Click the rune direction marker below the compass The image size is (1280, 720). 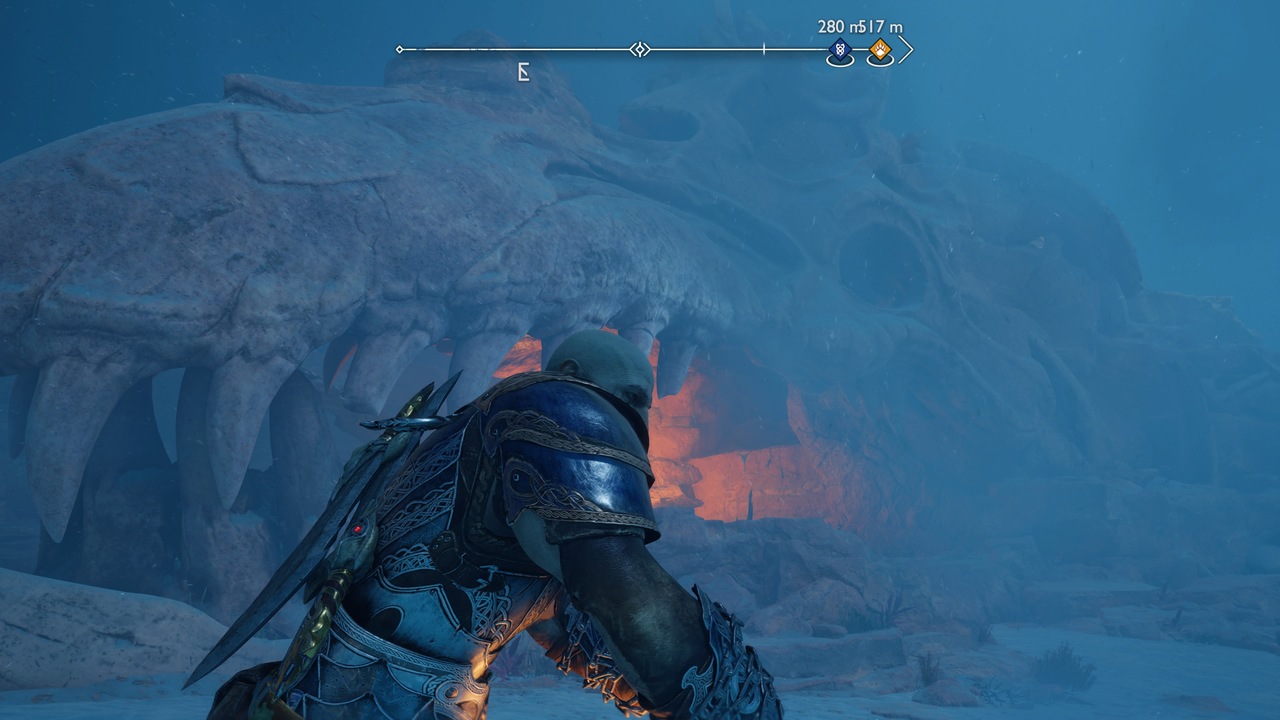pos(523,72)
